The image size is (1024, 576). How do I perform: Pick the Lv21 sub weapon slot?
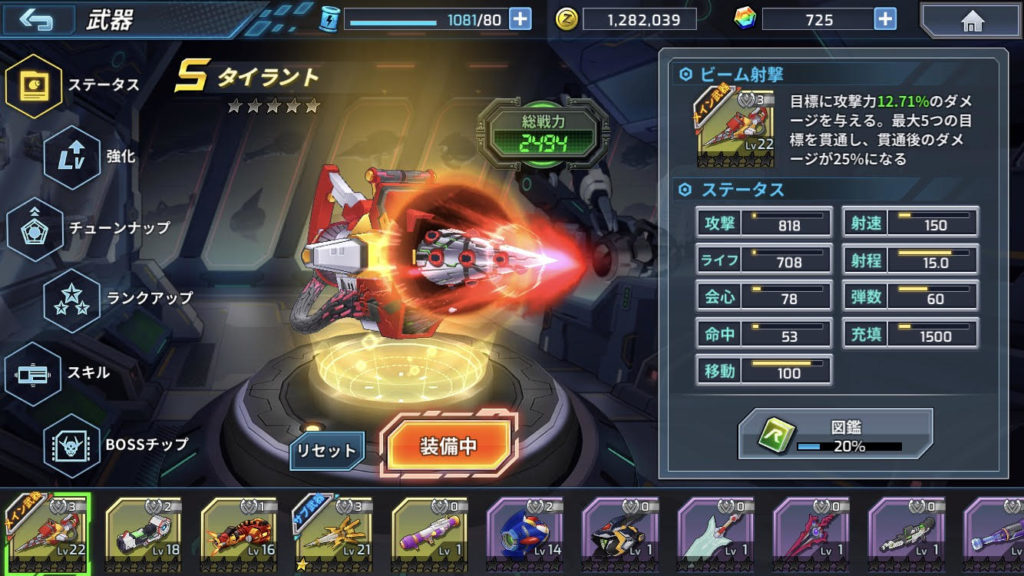[x=334, y=535]
